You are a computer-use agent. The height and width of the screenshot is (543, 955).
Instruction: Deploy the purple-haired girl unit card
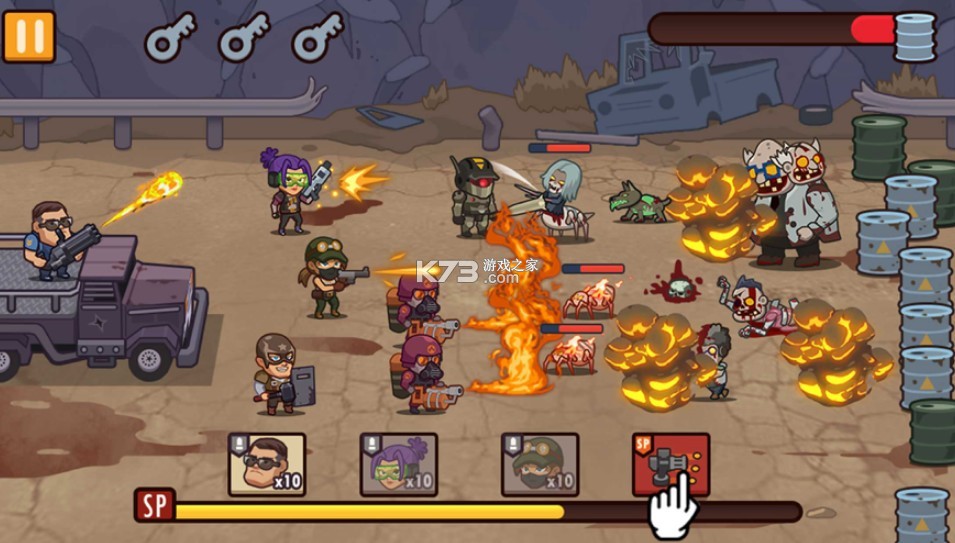point(399,464)
